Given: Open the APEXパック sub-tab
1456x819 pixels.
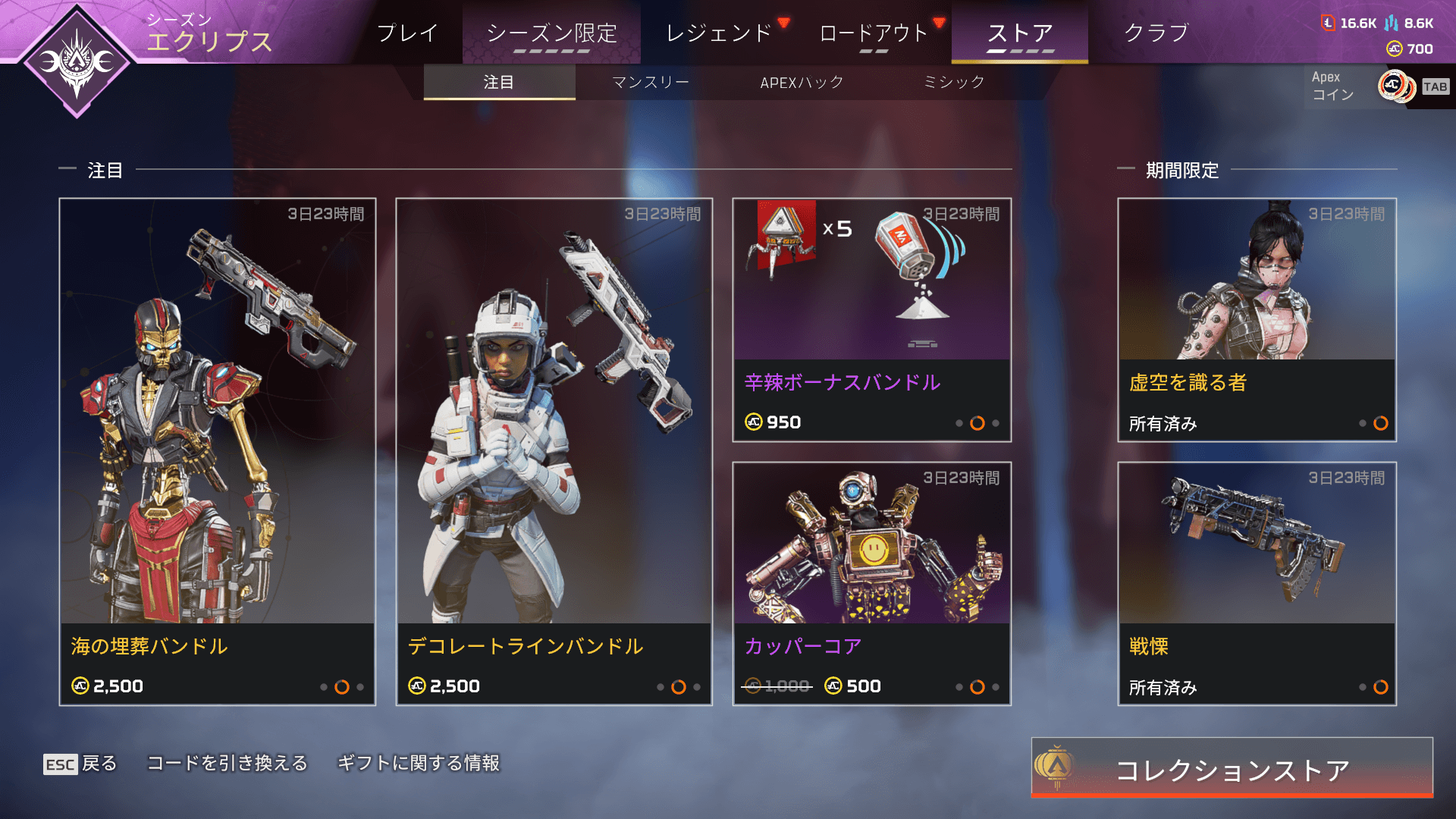Looking at the screenshot, I should (x=802, y=82).
